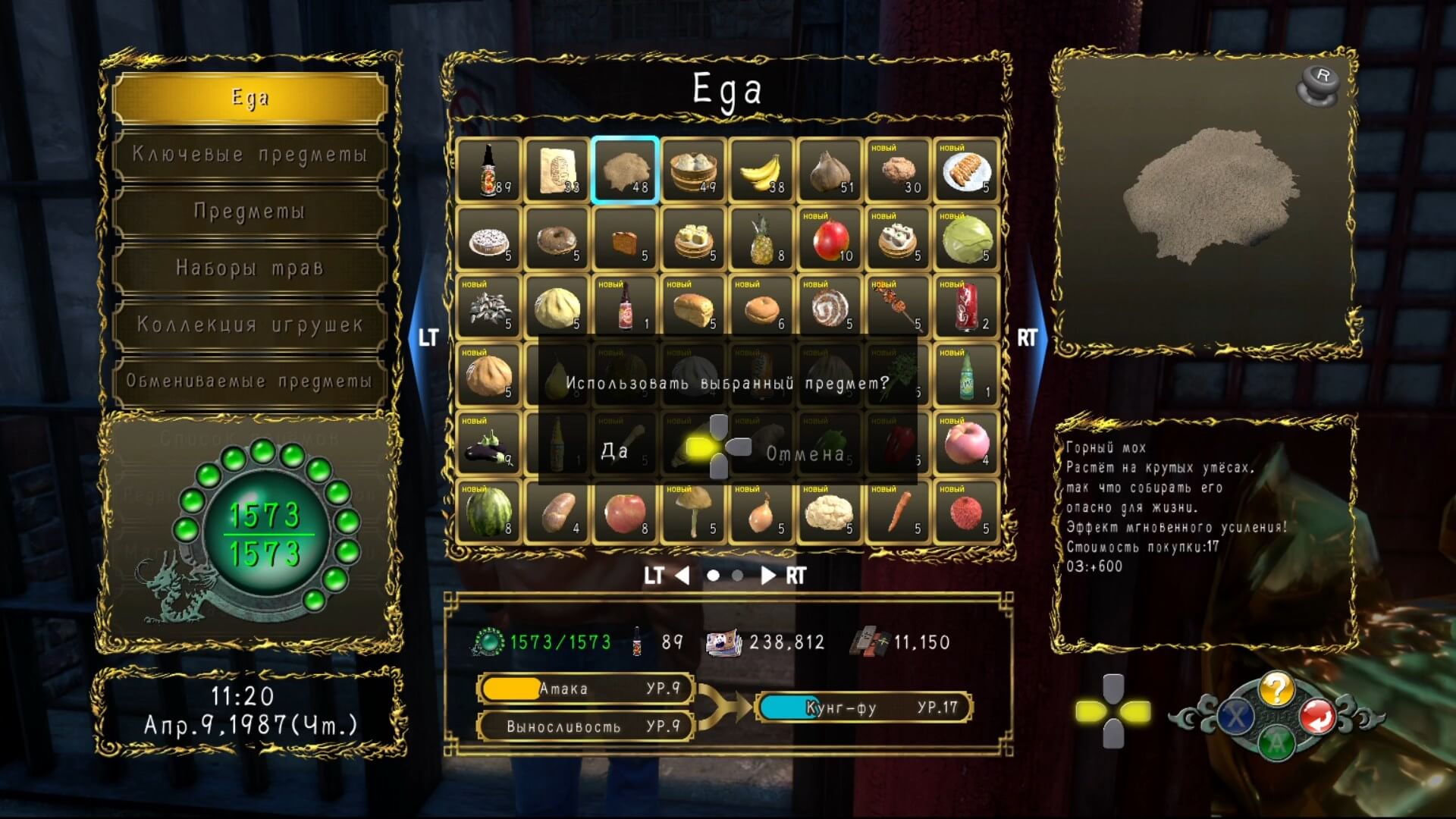Go to the next inventory page arrow
The width and height of the screenshot is (1456, 819).
(x=768, y=576)
